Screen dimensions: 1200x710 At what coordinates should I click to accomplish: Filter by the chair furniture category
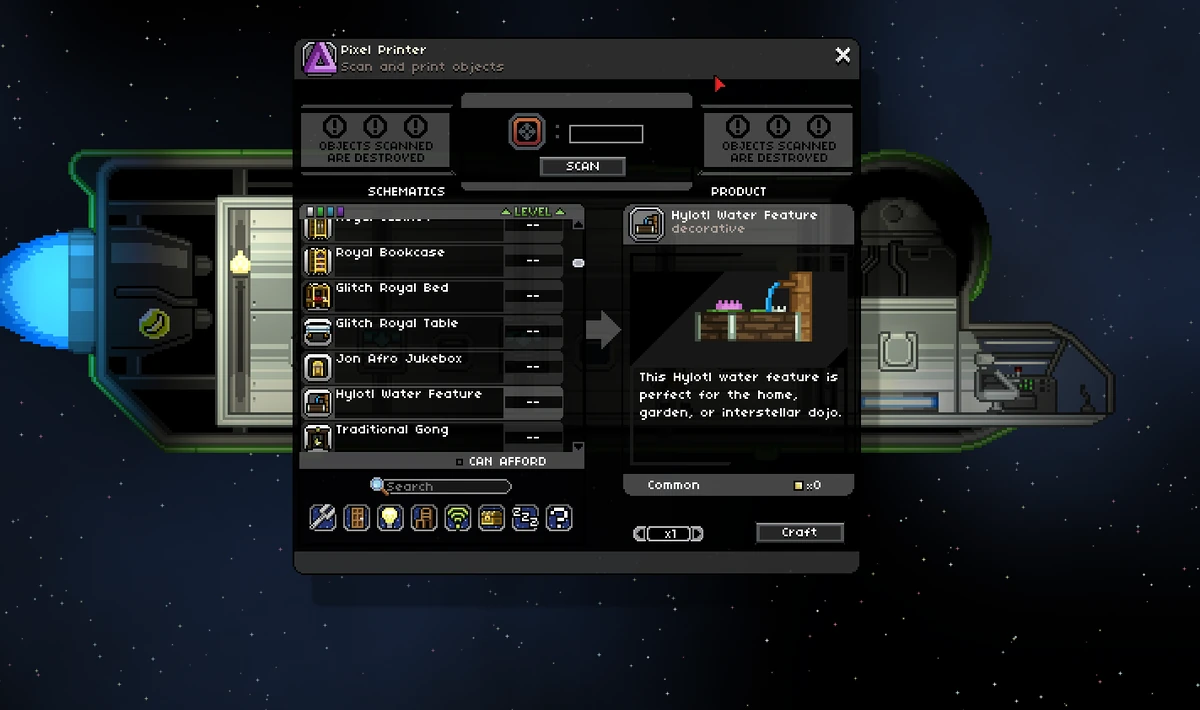tap(424, 517)
